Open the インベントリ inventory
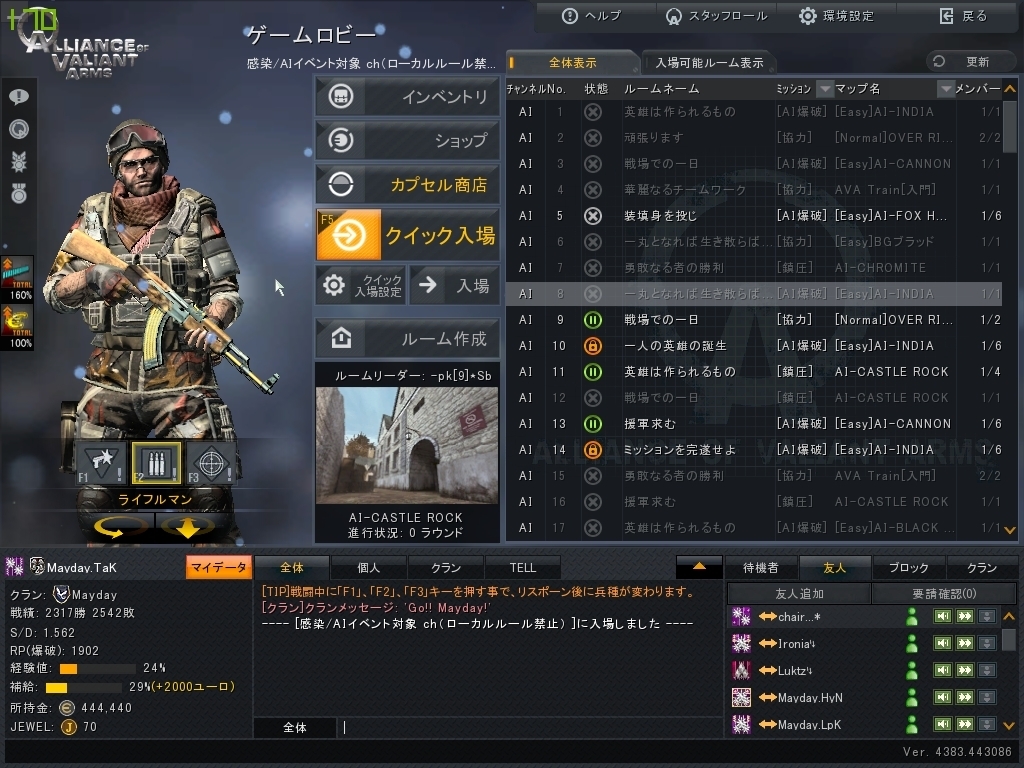The image size is (1024, 768). tap(407, 97)
